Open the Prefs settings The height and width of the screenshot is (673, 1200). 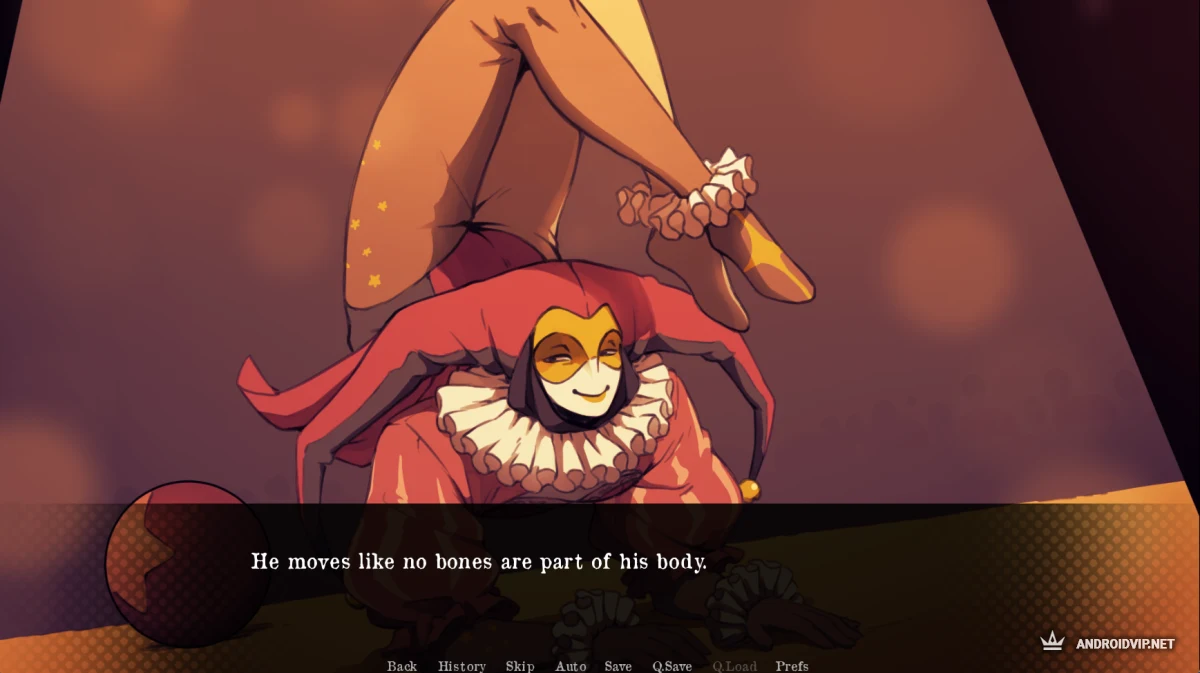[792, 666]
